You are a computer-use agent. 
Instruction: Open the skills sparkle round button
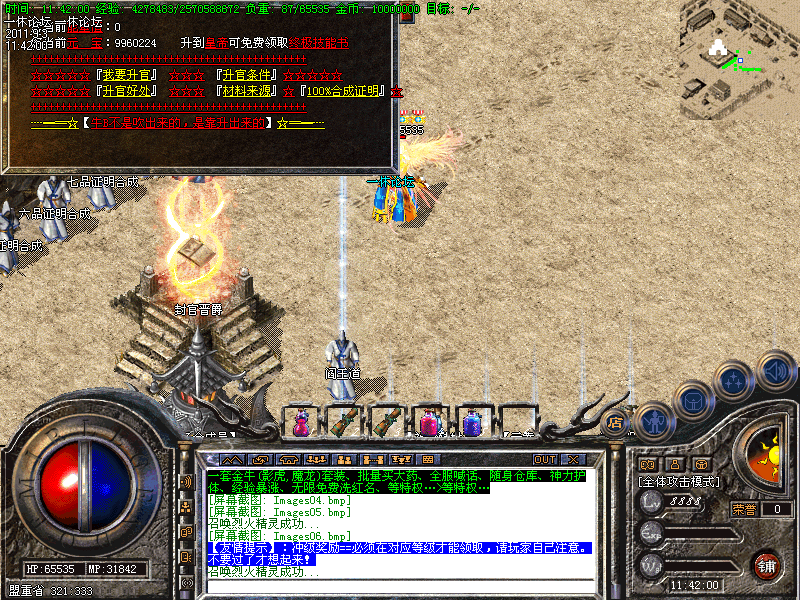pos(736,381)
